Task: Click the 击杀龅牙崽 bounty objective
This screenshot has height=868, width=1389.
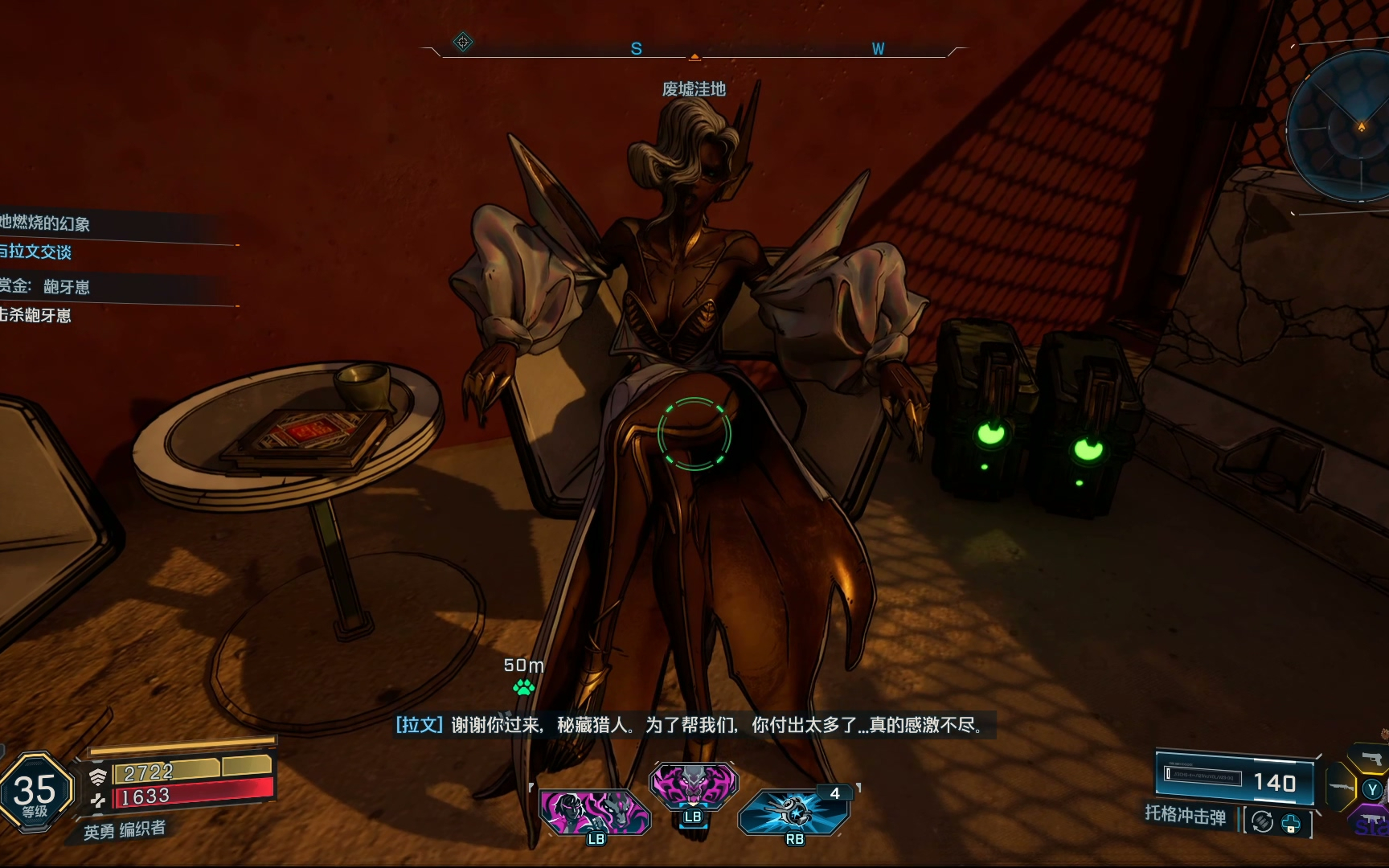Action: 36,315
